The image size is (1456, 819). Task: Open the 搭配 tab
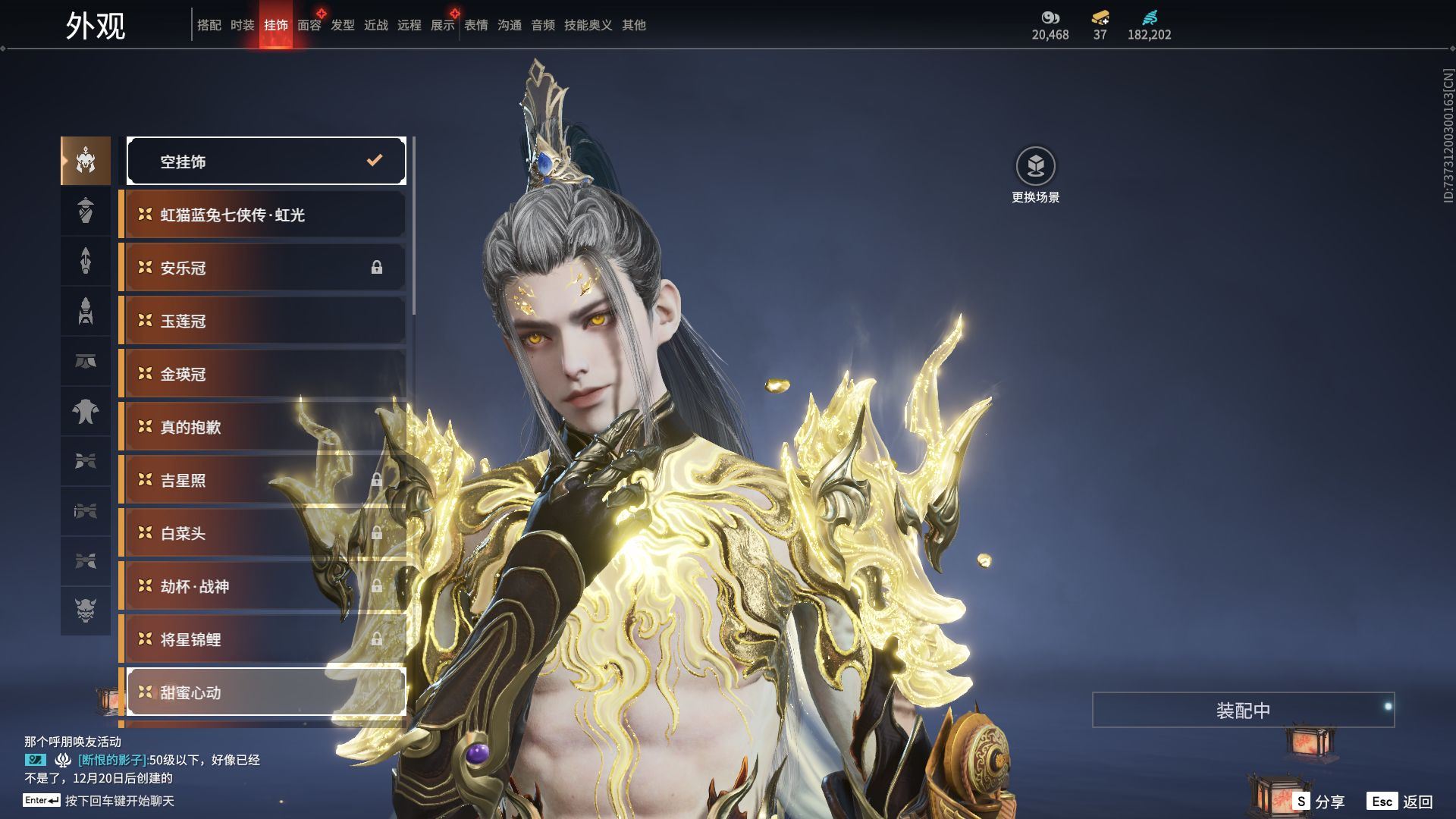tap(209, 25)
